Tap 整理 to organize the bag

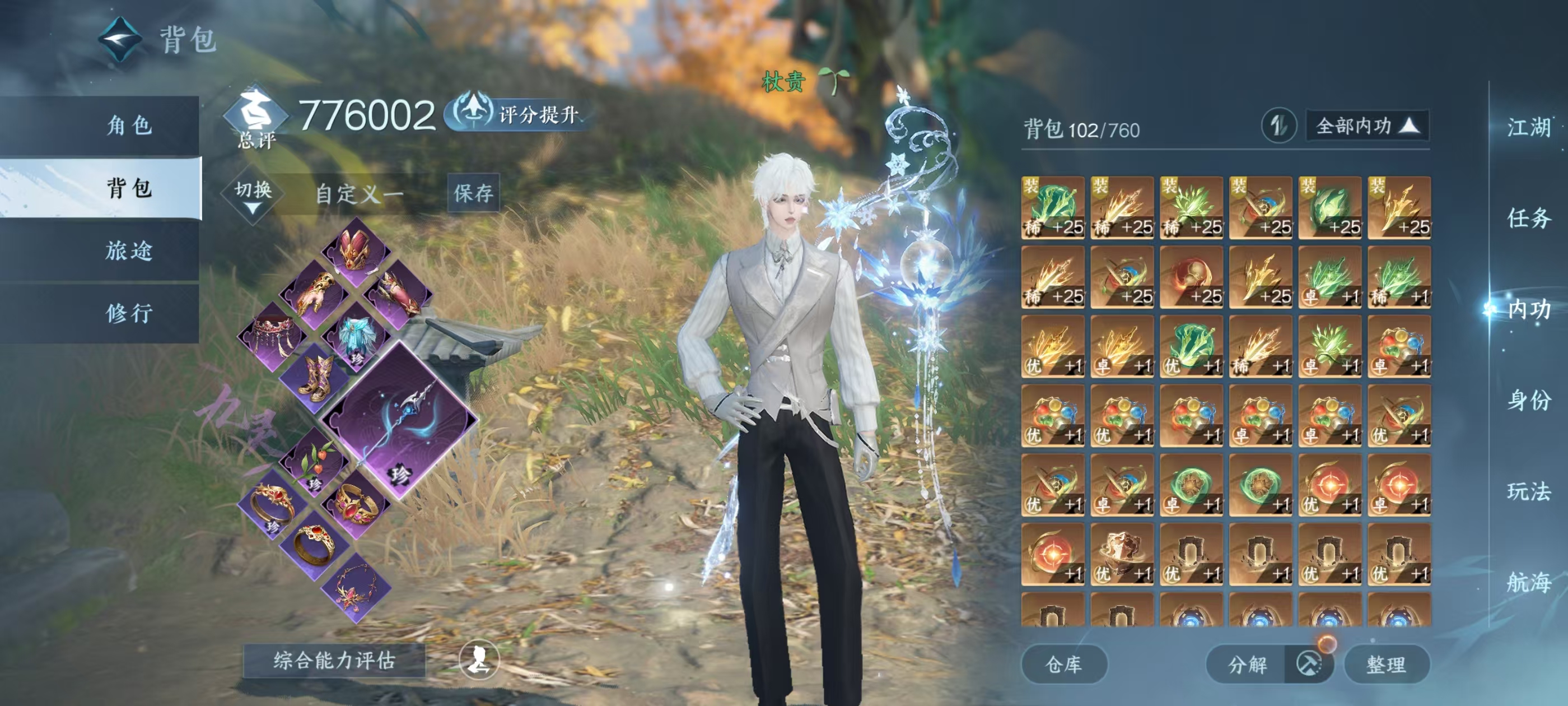coord(1386,665)
